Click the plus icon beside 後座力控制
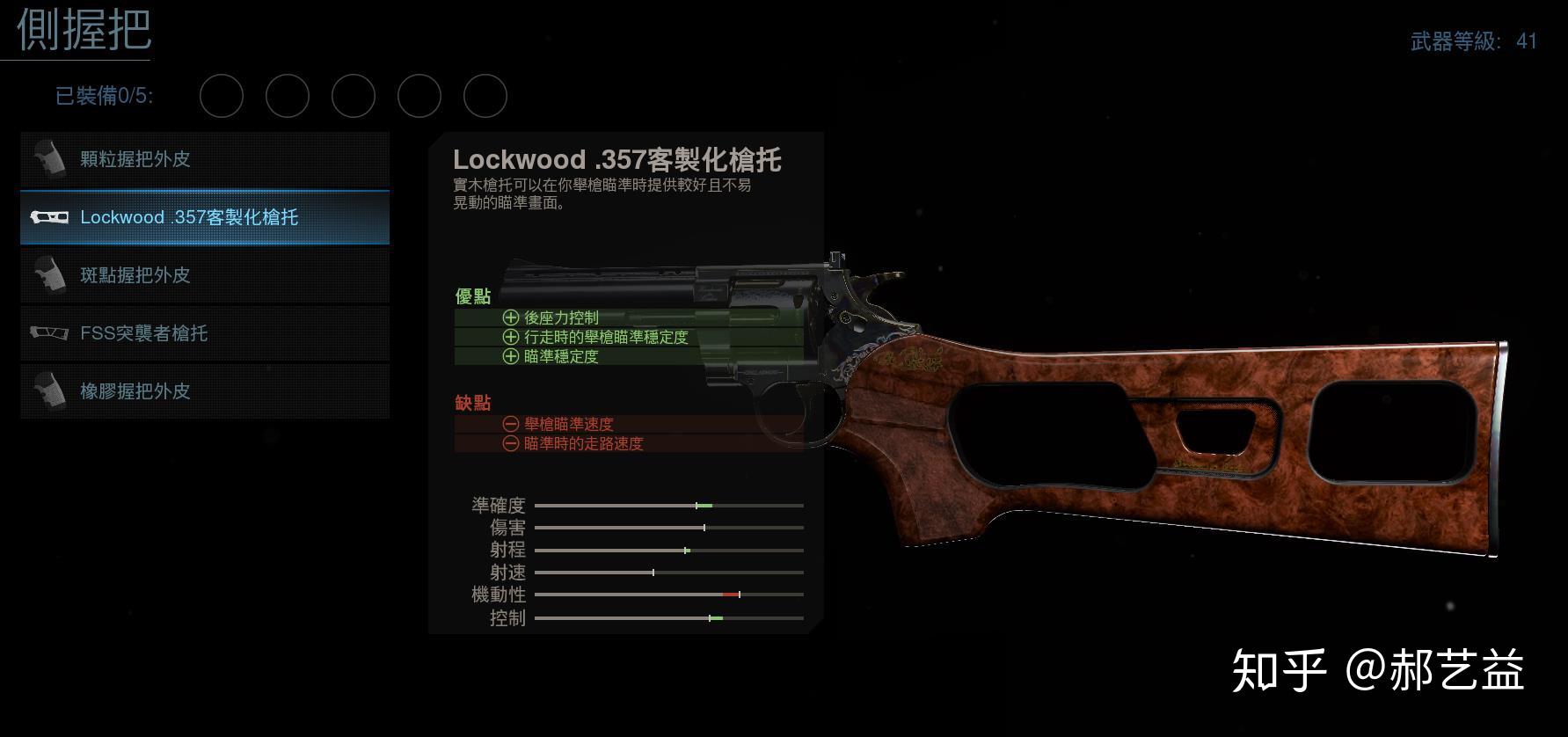 510,317
